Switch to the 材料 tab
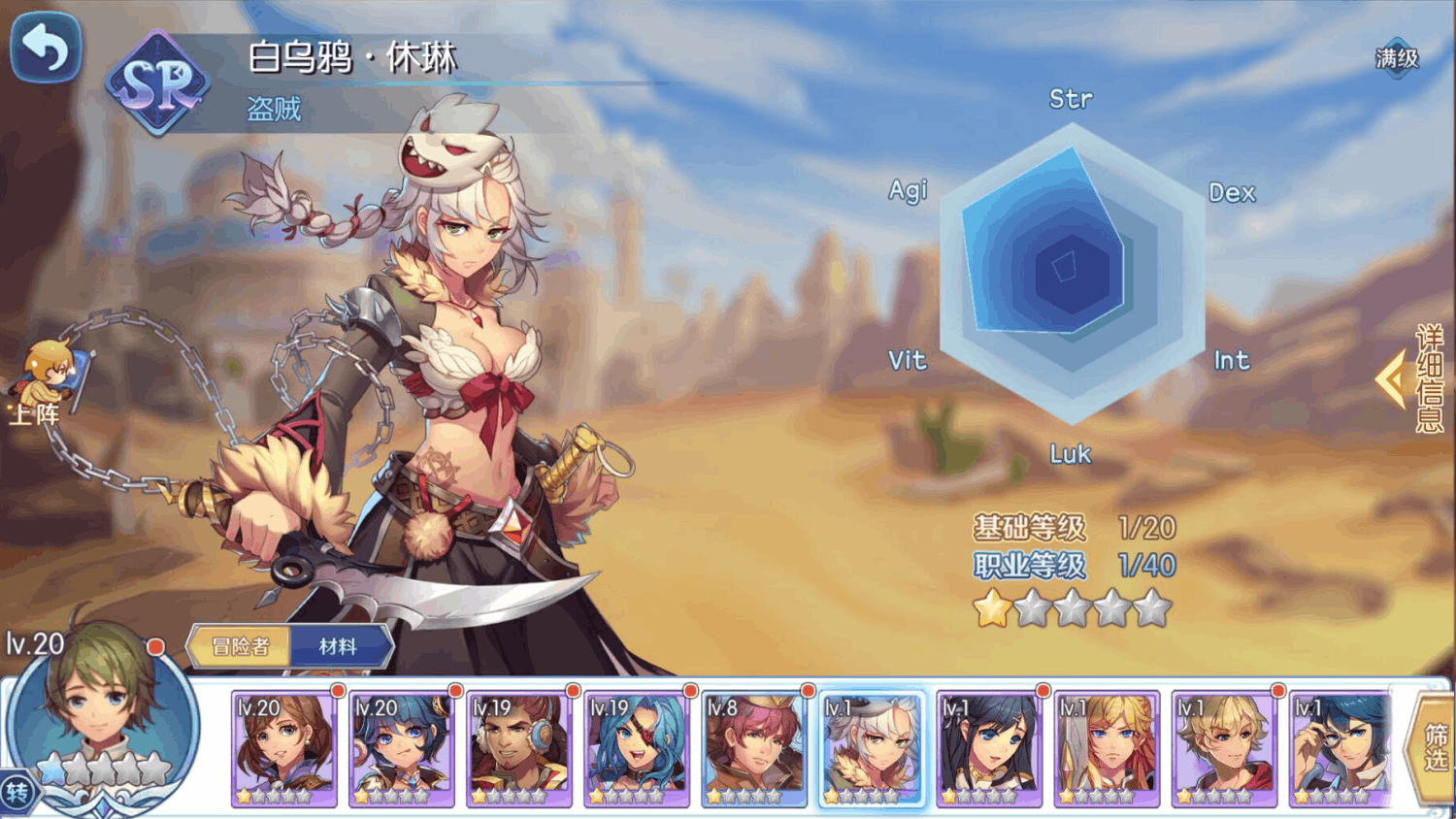 click(339, 646)
